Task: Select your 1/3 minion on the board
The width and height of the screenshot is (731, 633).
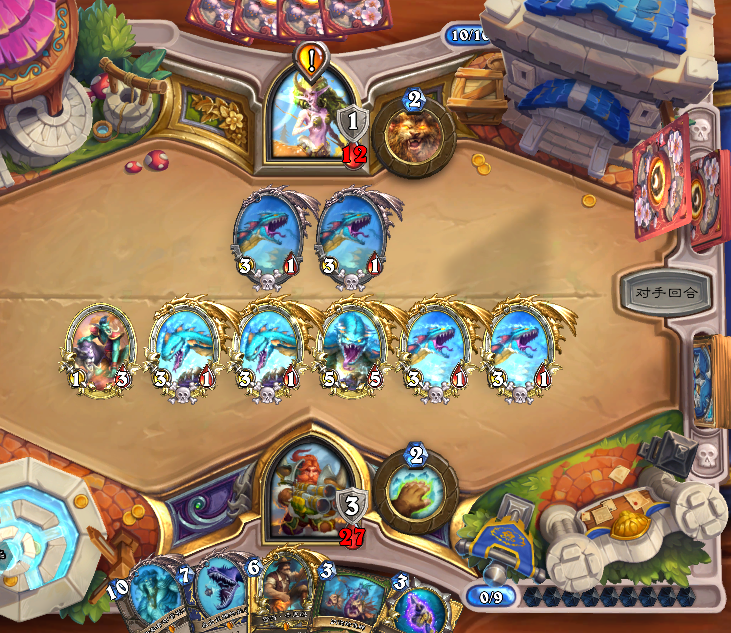Action: 101,348
